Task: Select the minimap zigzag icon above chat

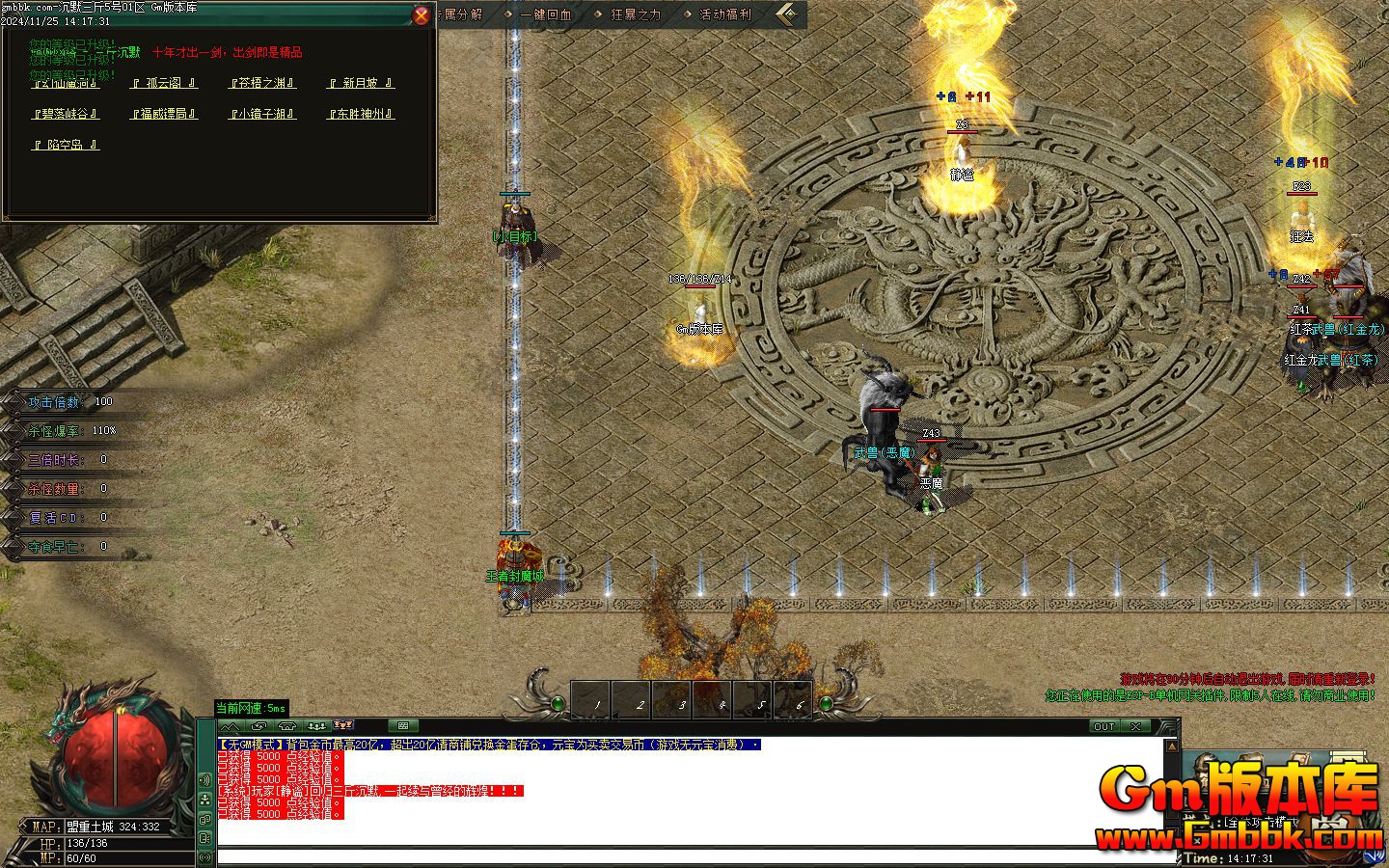Action: (229, 725)
